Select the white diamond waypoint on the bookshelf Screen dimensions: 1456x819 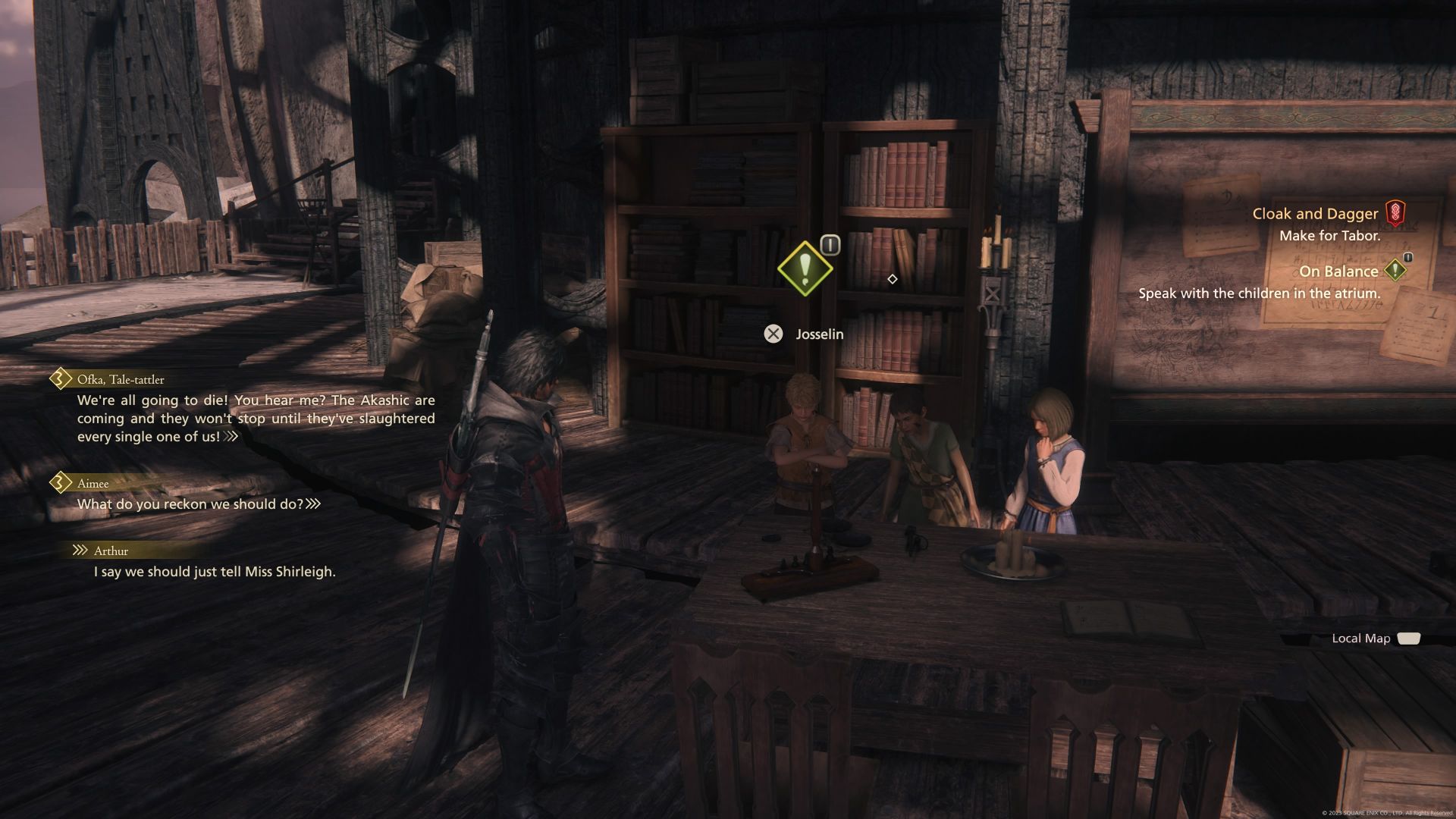click(892, 278)
